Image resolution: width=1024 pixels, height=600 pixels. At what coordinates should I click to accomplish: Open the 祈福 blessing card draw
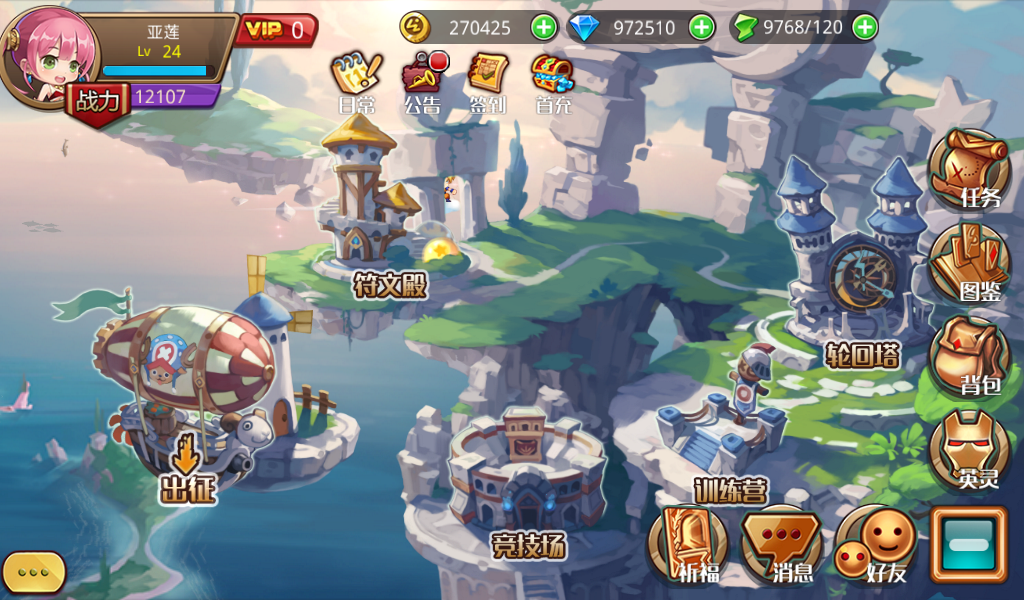pos(687,545)
